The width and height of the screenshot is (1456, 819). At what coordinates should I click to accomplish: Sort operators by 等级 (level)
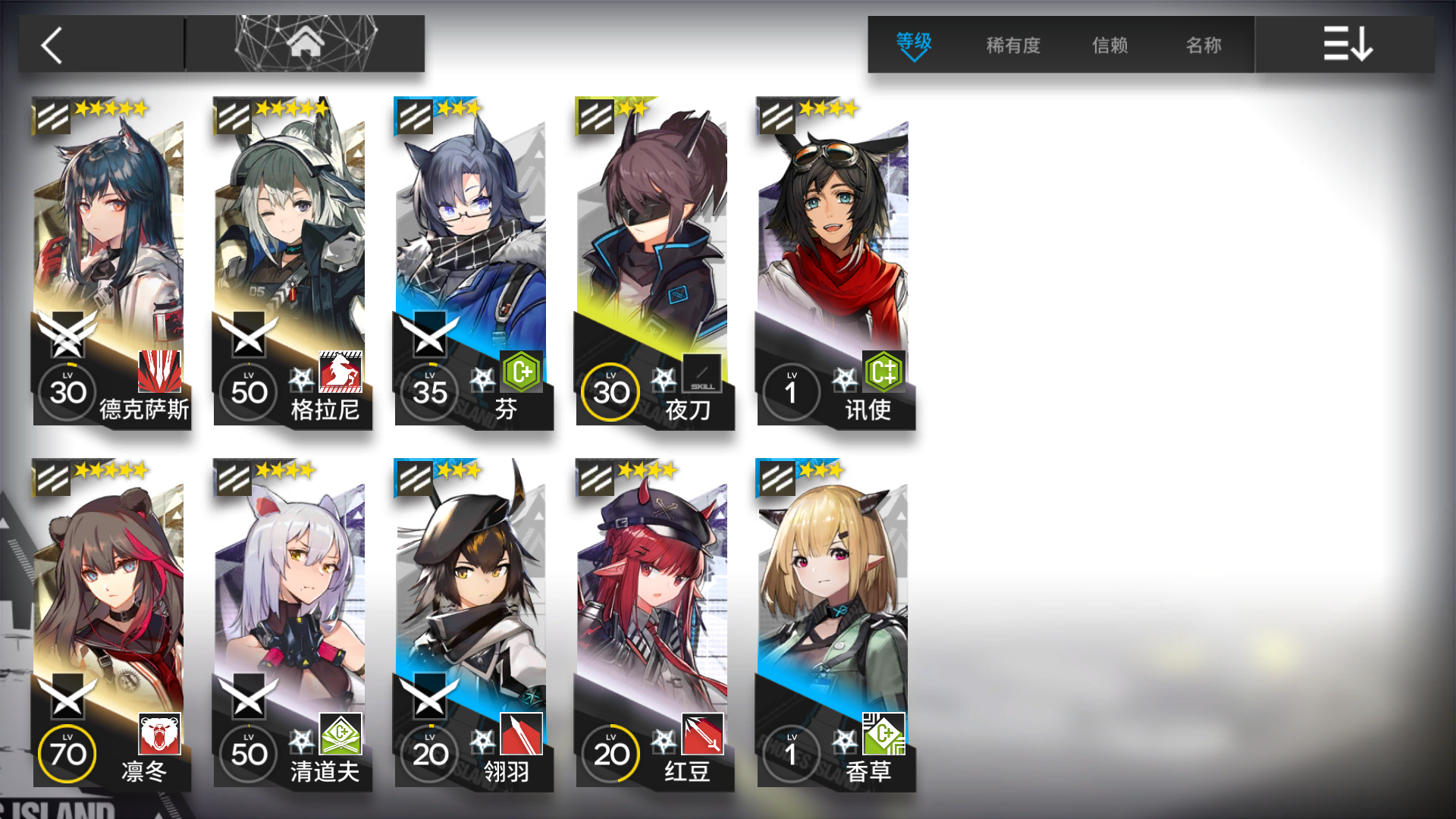[914, 45]
